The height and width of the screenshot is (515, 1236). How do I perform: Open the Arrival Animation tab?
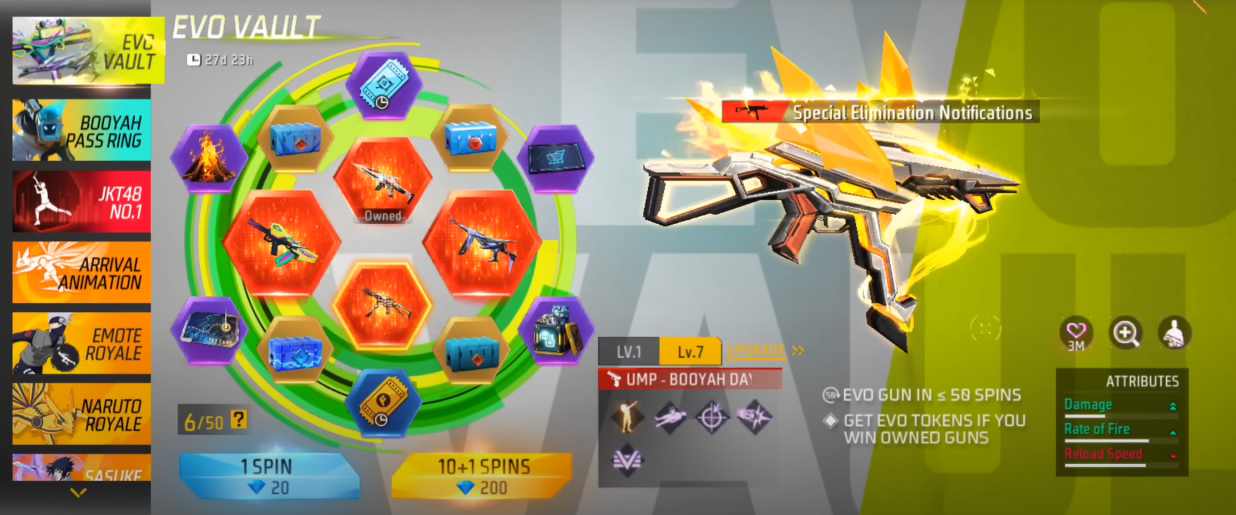pos(82,272)
